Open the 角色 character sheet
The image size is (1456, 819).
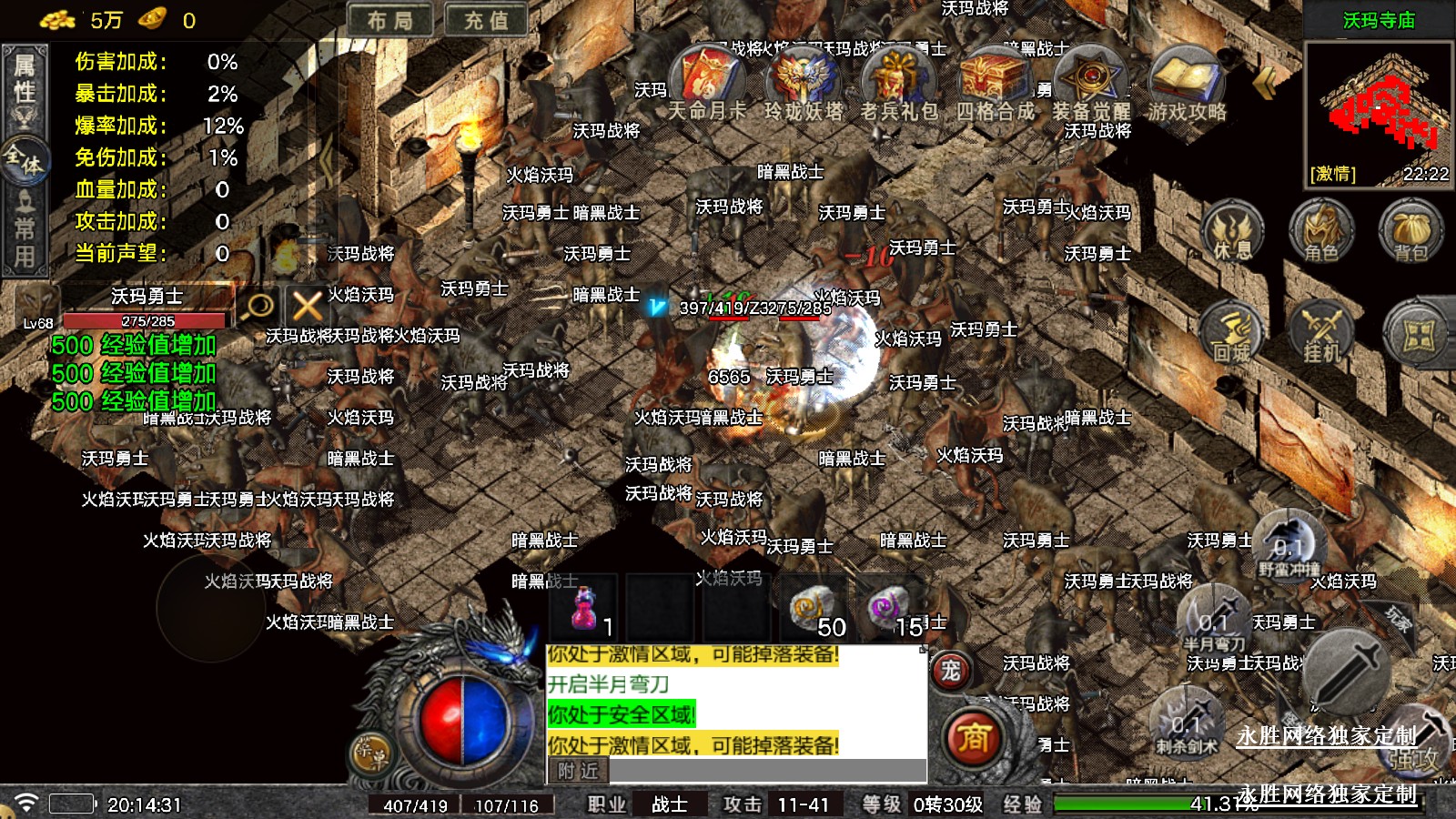1321,232
